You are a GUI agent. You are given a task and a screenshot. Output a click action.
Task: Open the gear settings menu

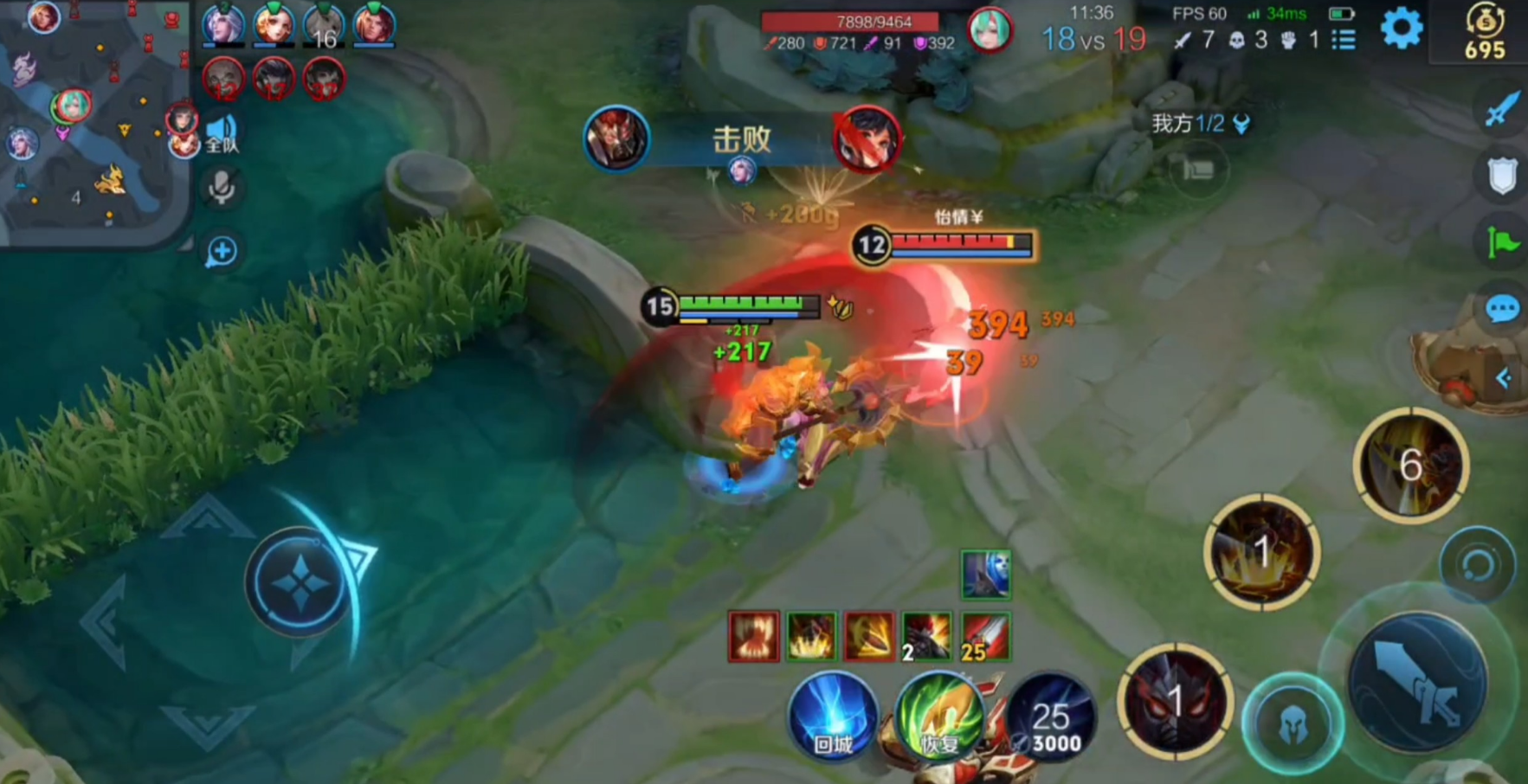coord(1401,29)
